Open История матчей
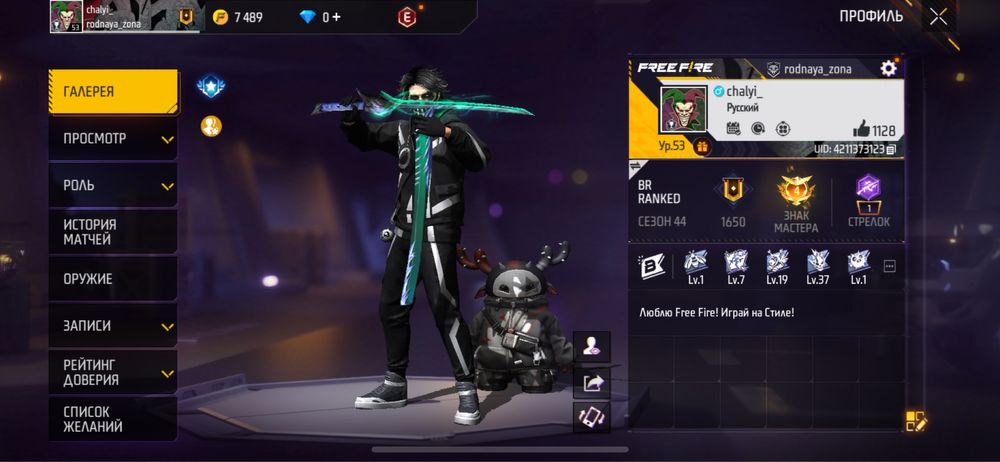The width and height of the screenshot is (1000, 462). tap(113, 232)
